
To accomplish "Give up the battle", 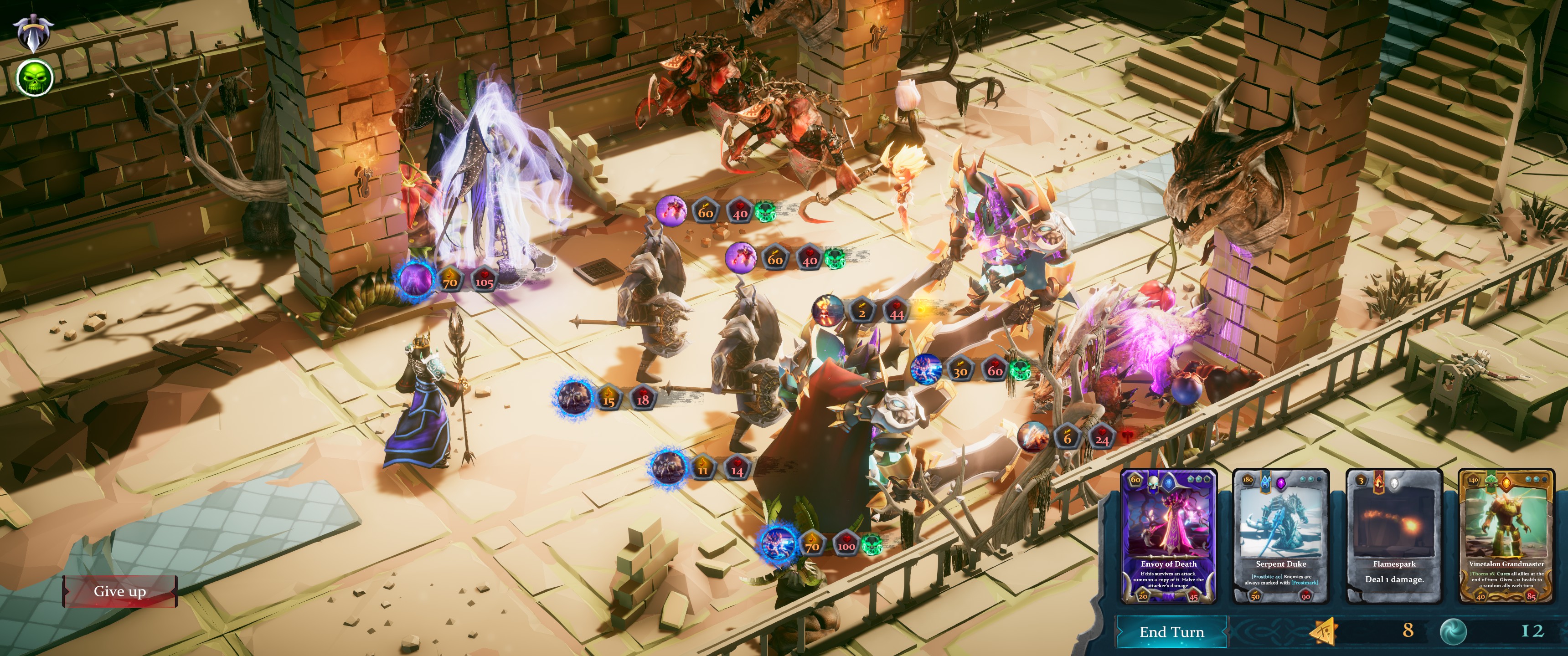I will (119, 591).
